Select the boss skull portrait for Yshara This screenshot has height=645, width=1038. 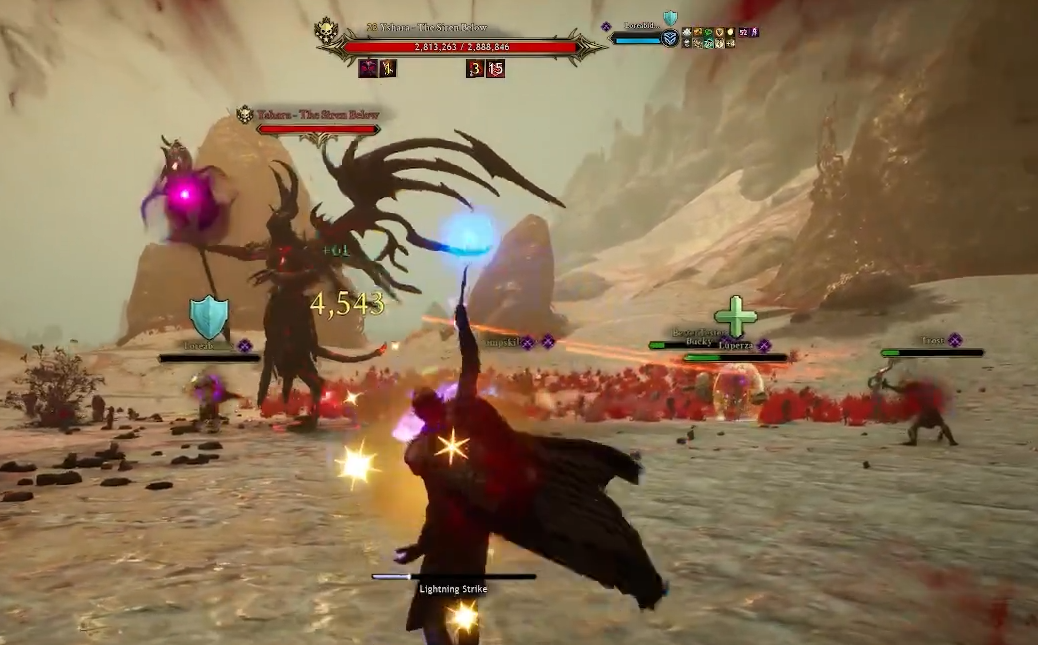pos(327,32)
